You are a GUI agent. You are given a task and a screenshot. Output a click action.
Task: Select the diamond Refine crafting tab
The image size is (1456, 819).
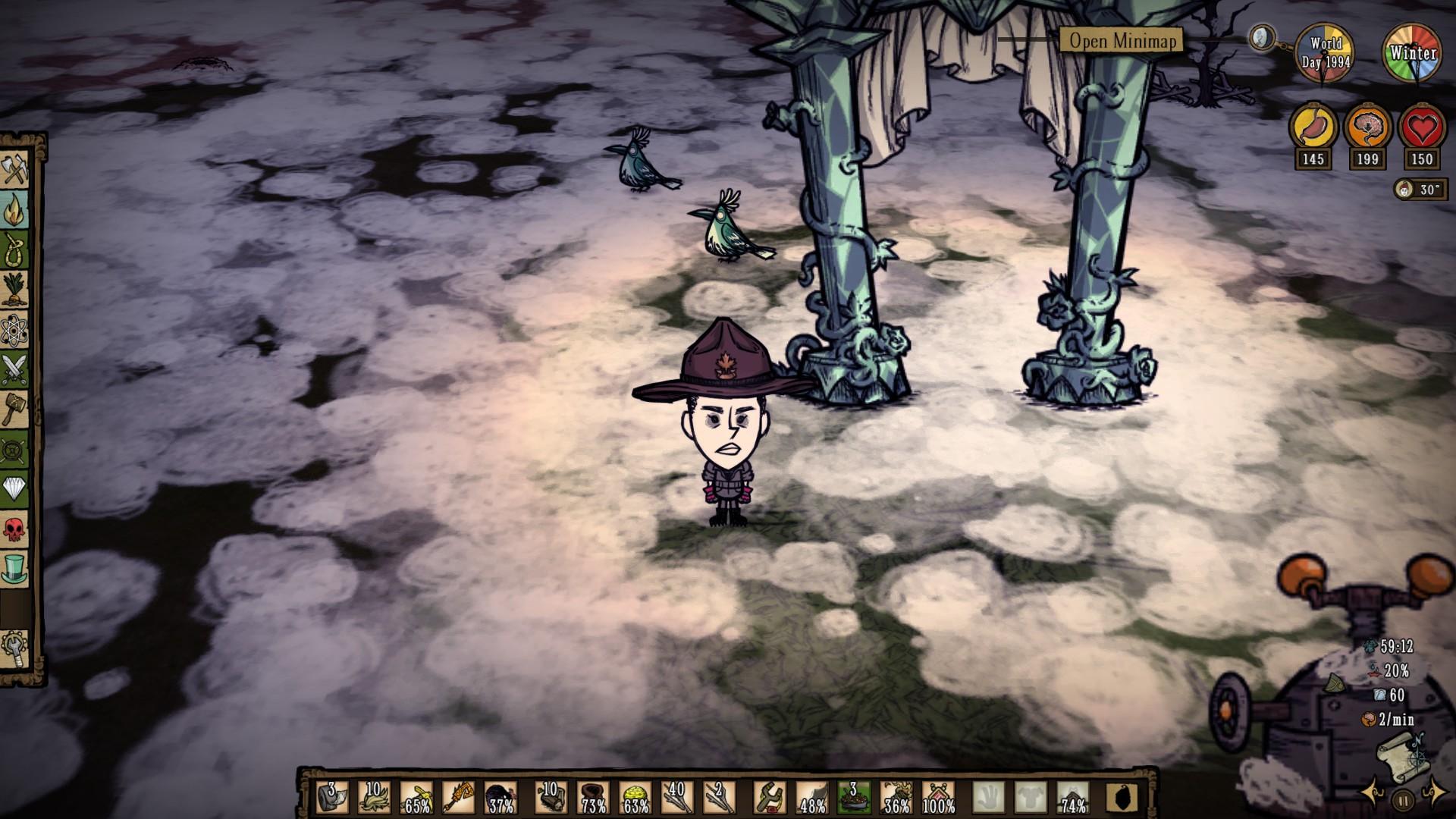[x=15, y=488]
